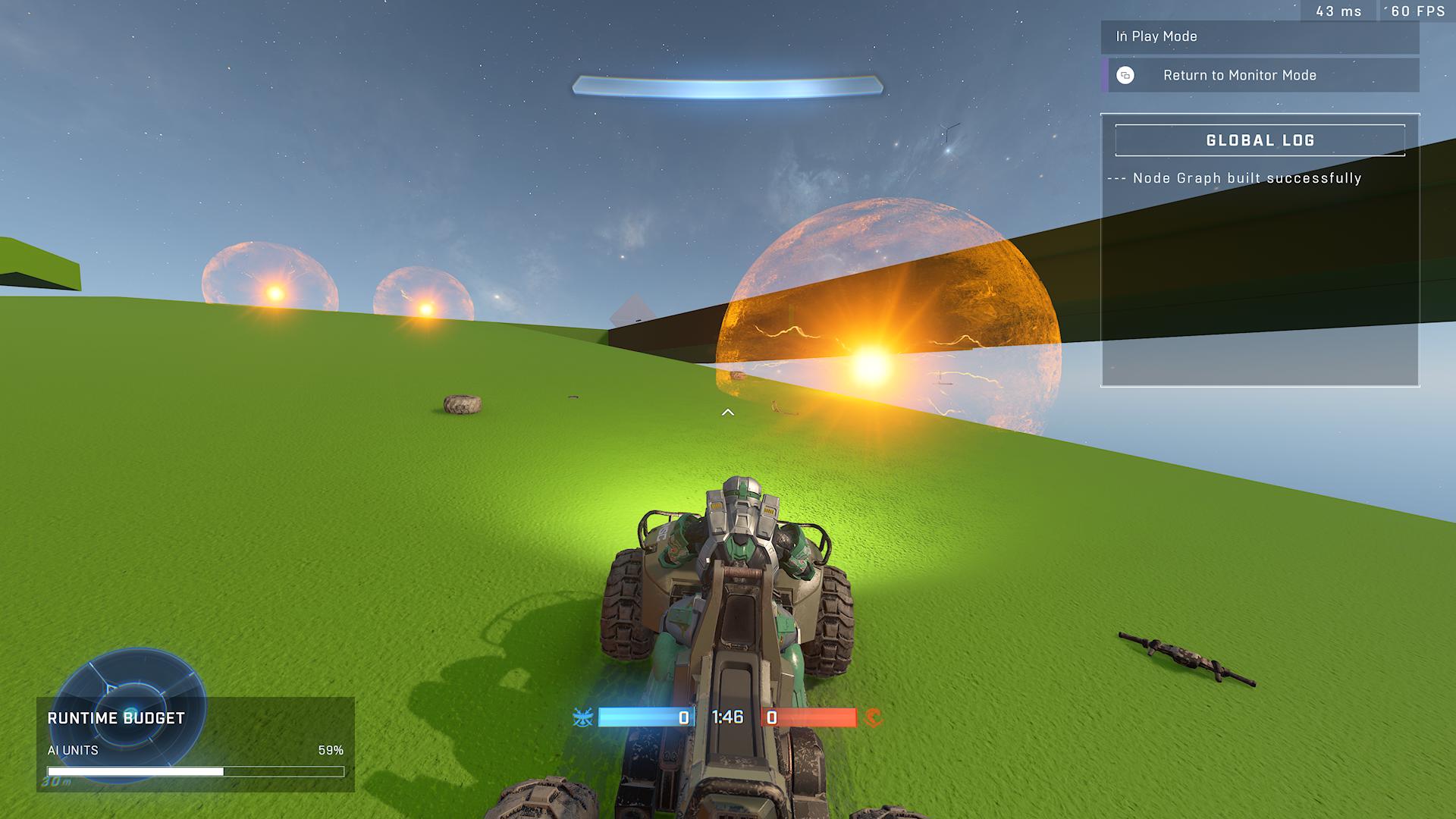The image size is (1456, 819).
Task: Select the In Play Mode label
Action: 1156,36
